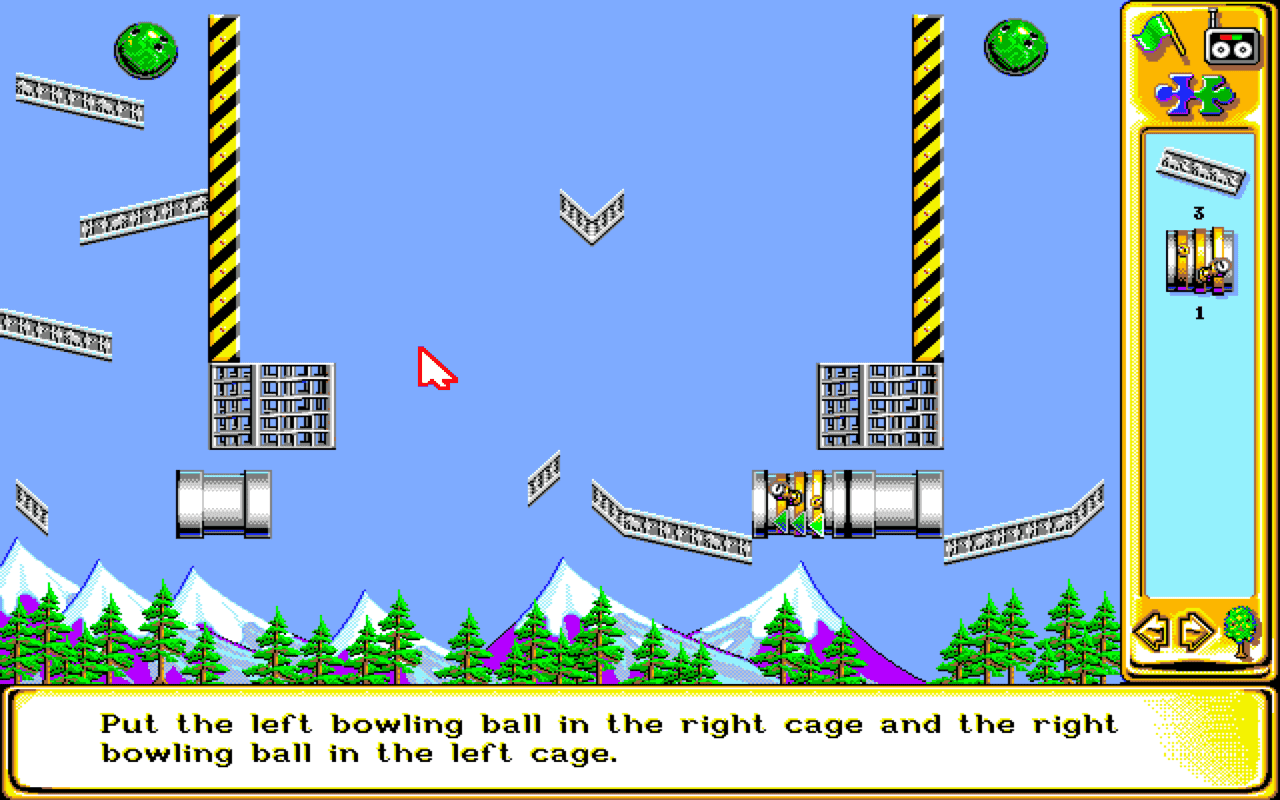Click the number 1 conveyor count label
Viewport: 1280px width, 800px height.
click(1200, 311)
